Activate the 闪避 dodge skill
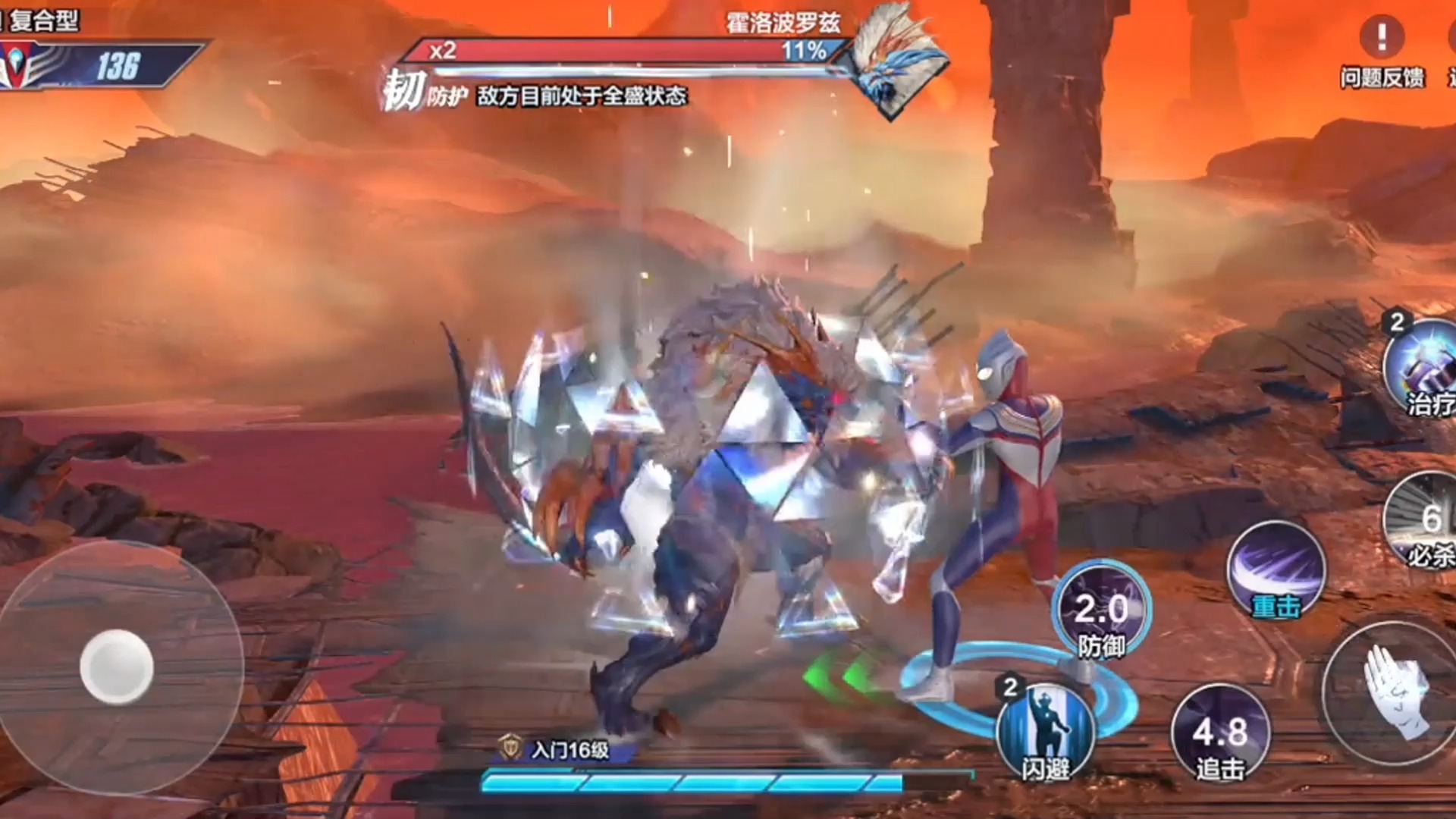Screen dimensions: 1456x819 [1046, 733]
